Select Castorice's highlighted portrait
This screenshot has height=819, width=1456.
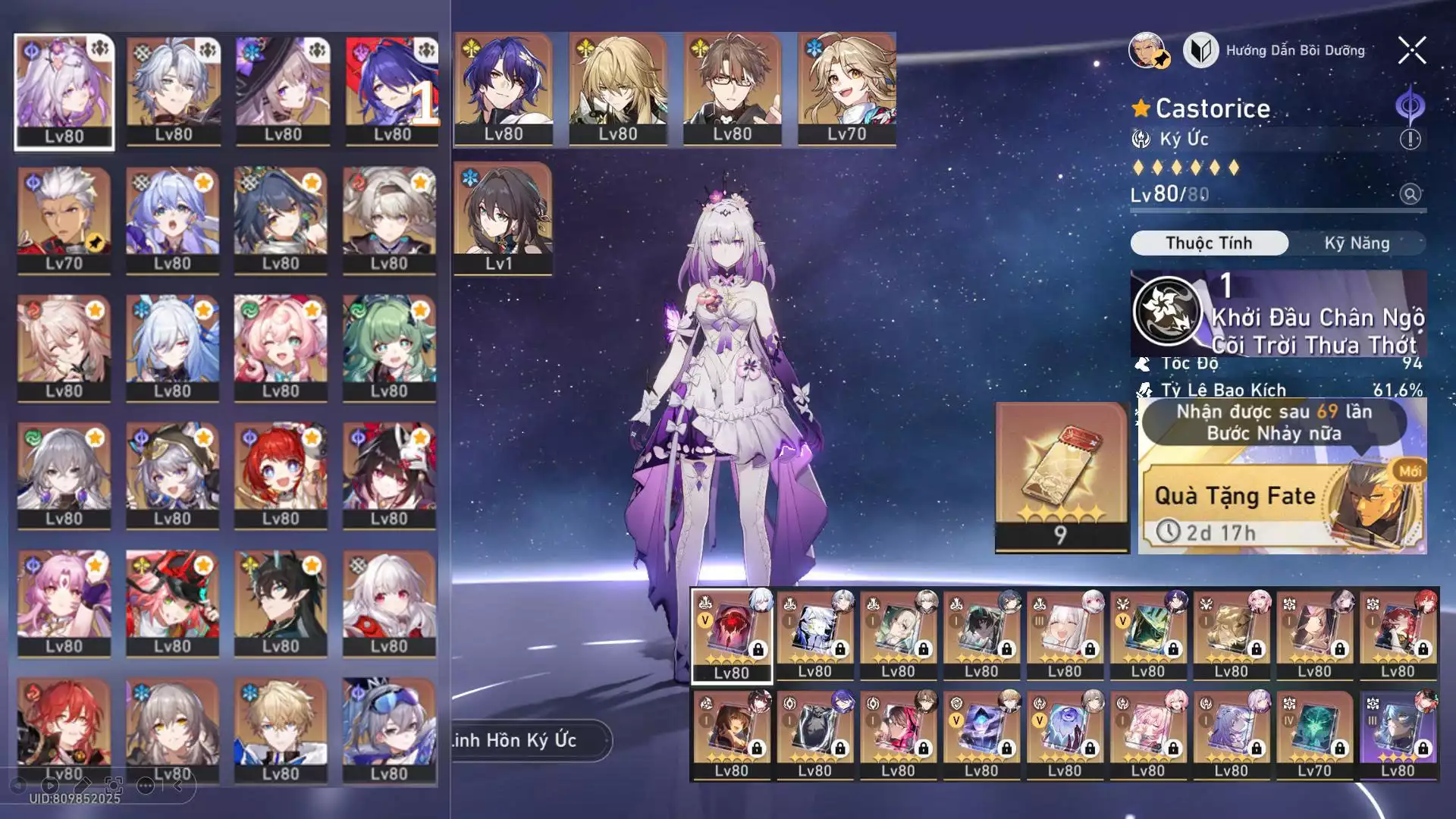[64, 91]
